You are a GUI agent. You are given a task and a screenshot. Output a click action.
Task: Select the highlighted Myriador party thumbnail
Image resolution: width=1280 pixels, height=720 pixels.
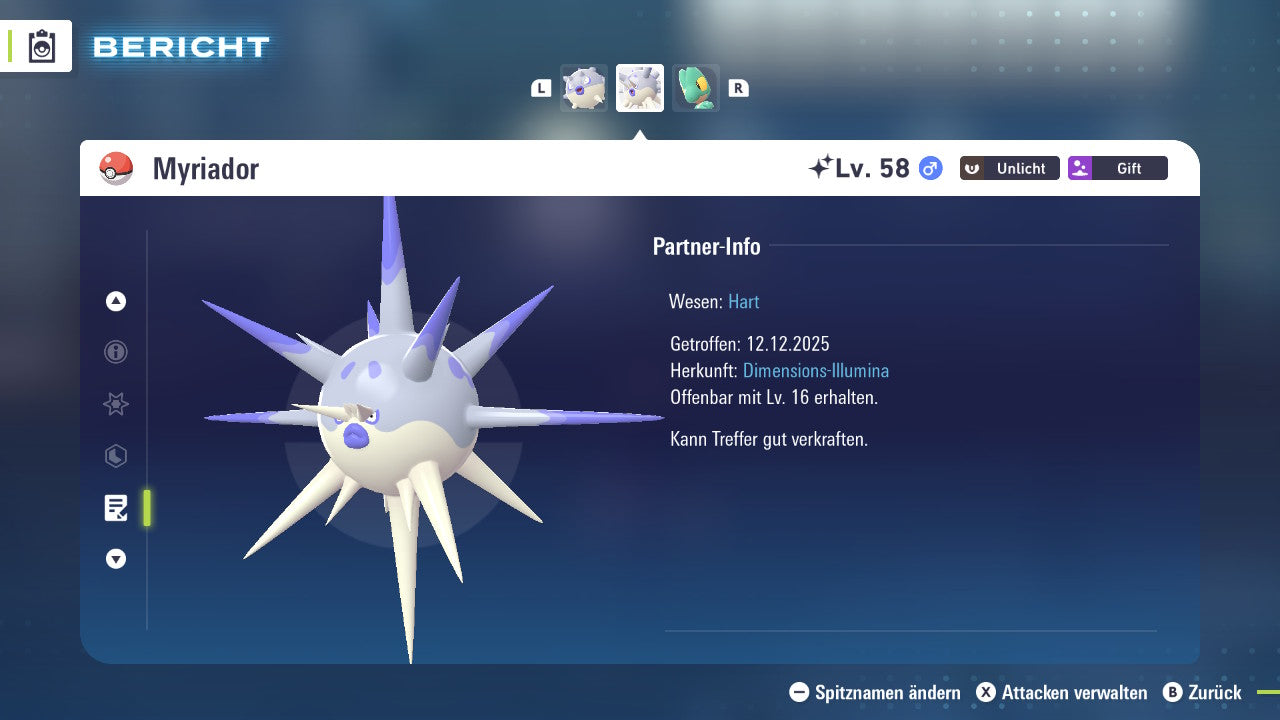coord(639,88)
